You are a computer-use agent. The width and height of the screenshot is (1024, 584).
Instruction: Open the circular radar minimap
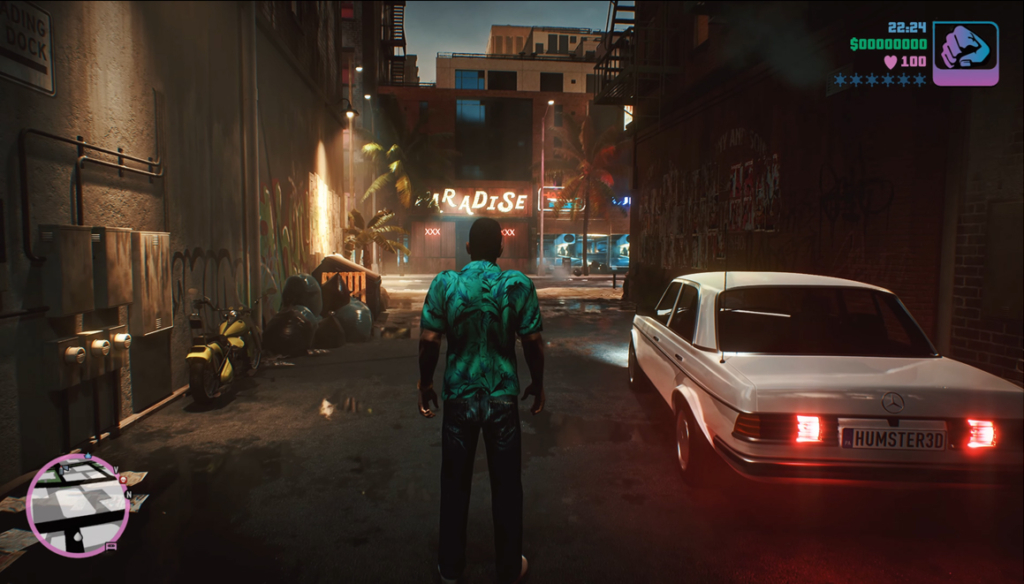point(78,504)
